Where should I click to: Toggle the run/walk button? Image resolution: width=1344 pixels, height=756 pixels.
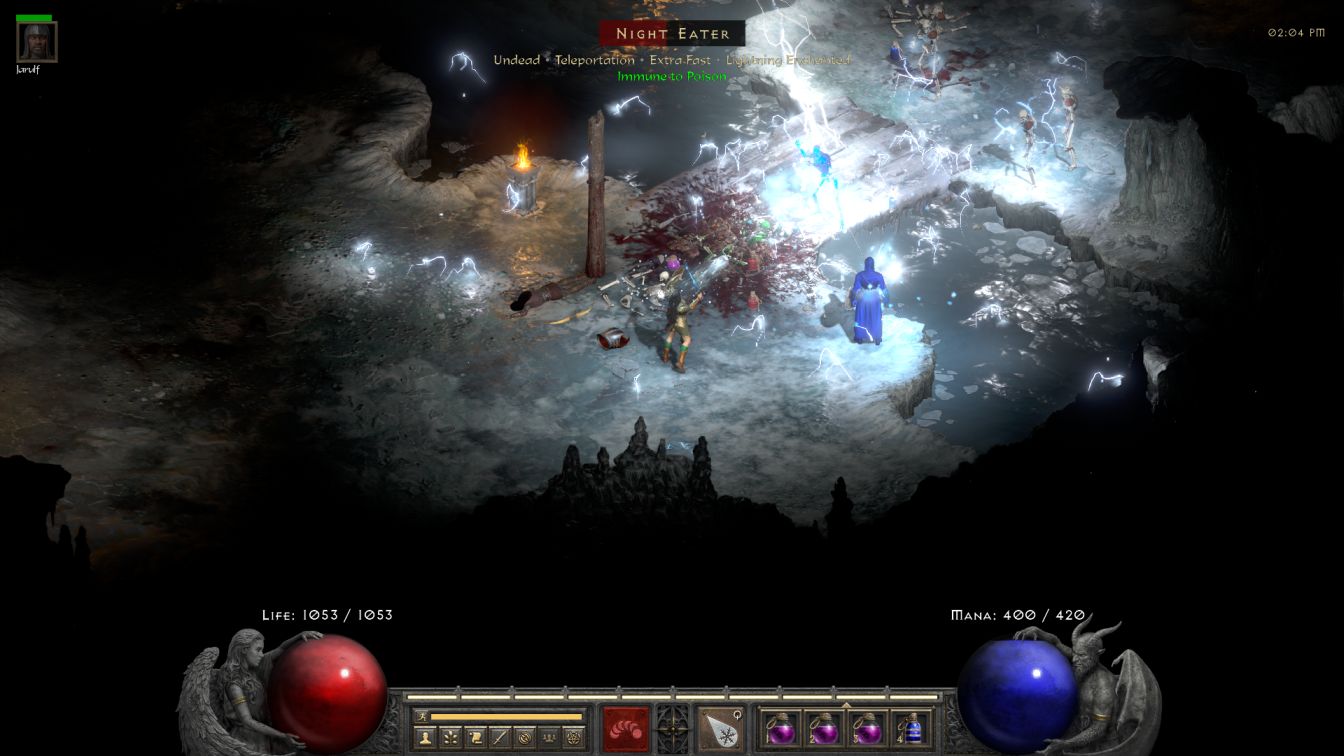coord(423,716)
